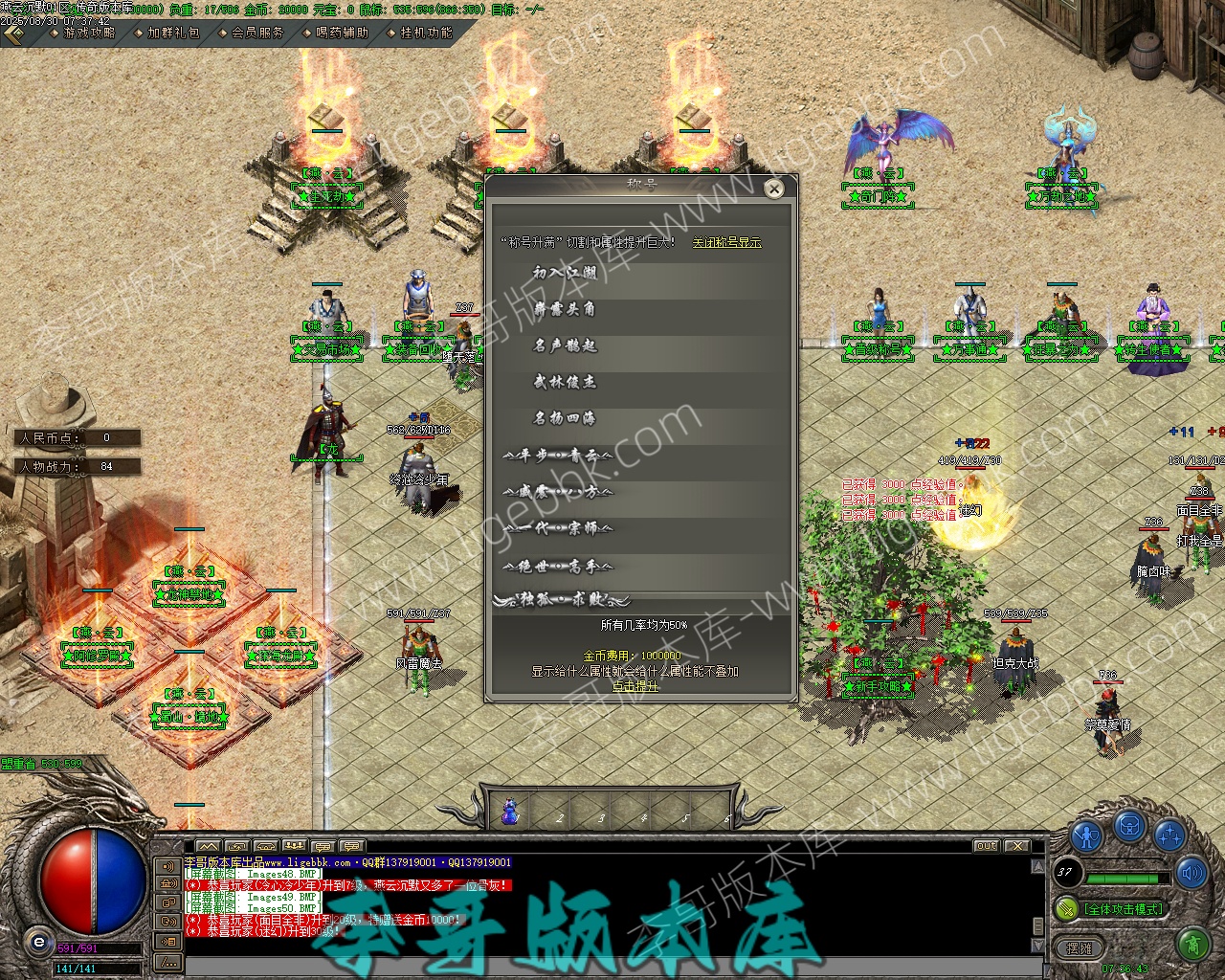This screenshot has height=980, width=1225.
Task: Open the character icon with sword and shield
Action: [x=1087, y=835]
